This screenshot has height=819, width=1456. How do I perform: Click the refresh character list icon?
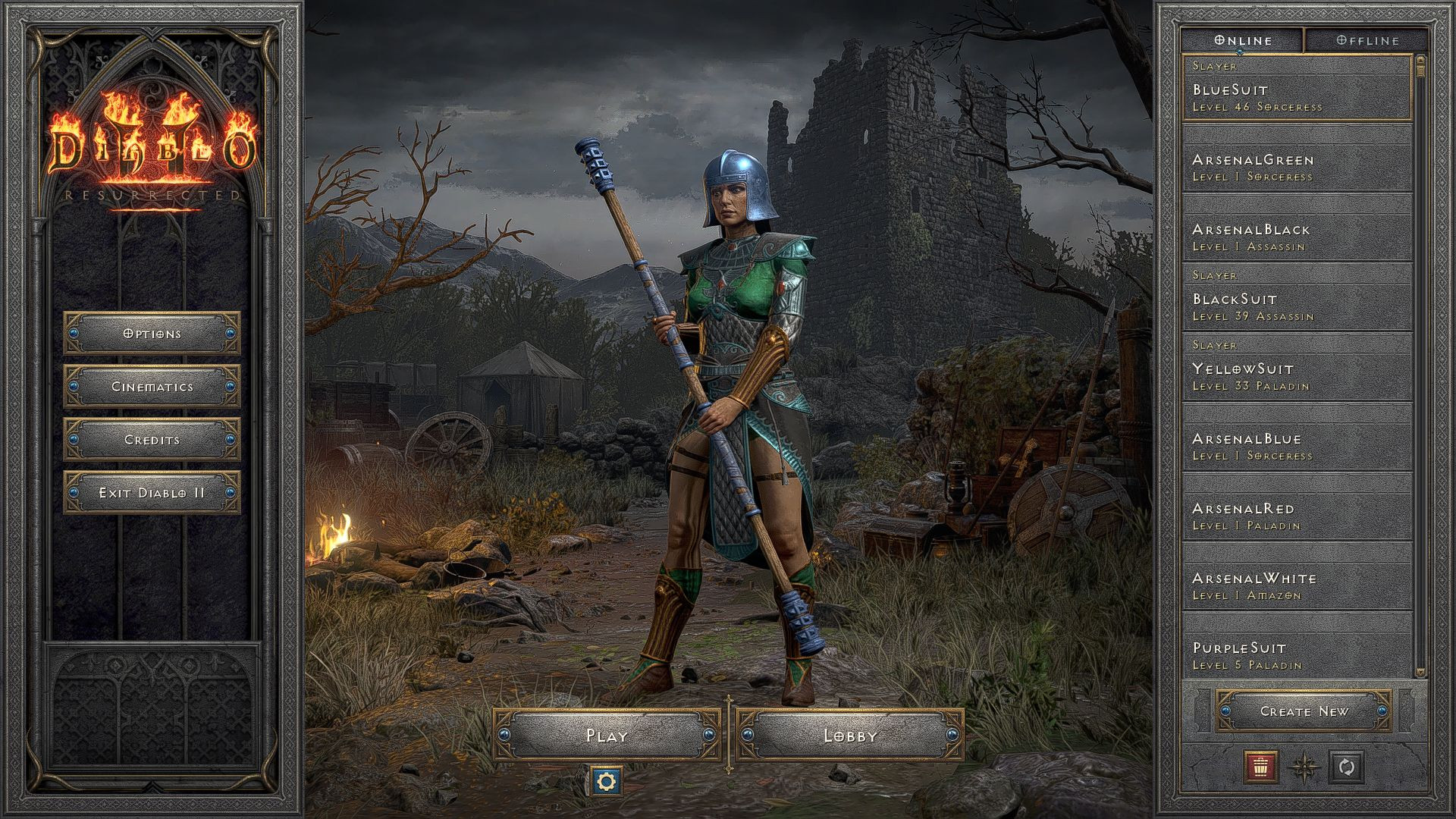click(x=1348, y=767)
